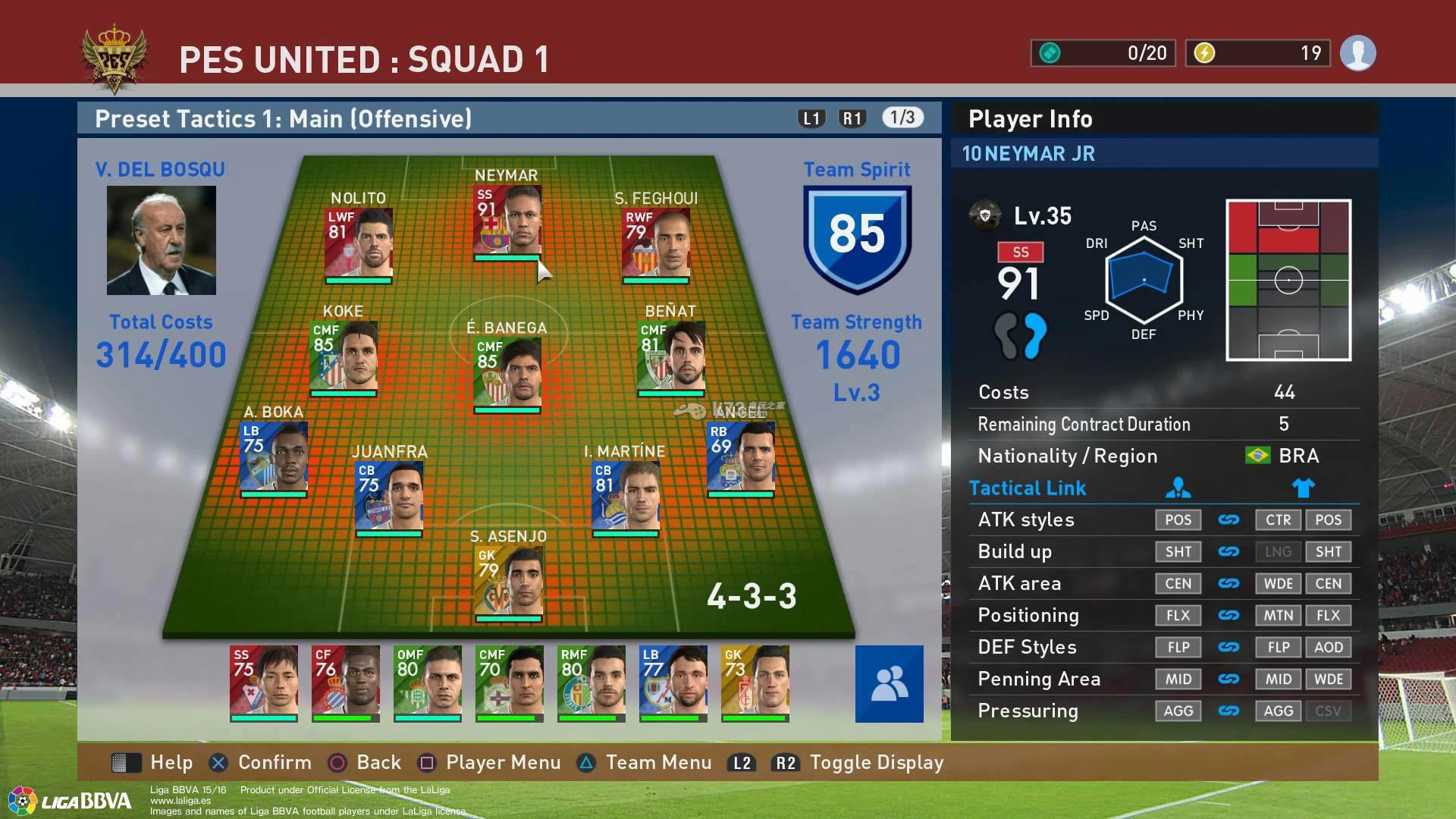Choose the GK 73 substitute card
Screen dimensions: 1456x819
pyautogui.click(x=755, y=681)
